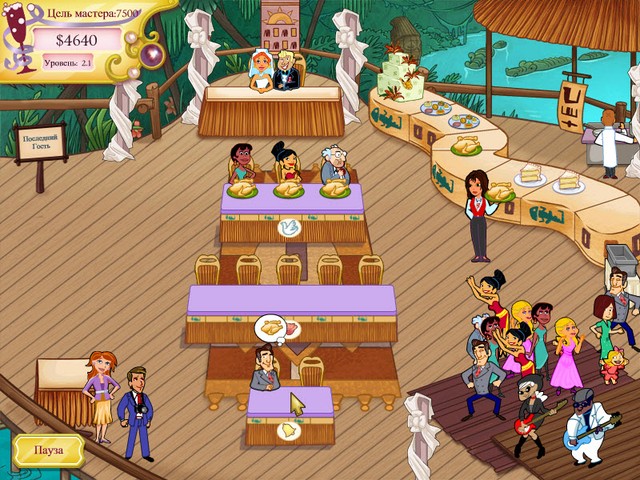Pick up the roast chicken on the counter
The image size is (640, 480).
click(x=466, y=147)
